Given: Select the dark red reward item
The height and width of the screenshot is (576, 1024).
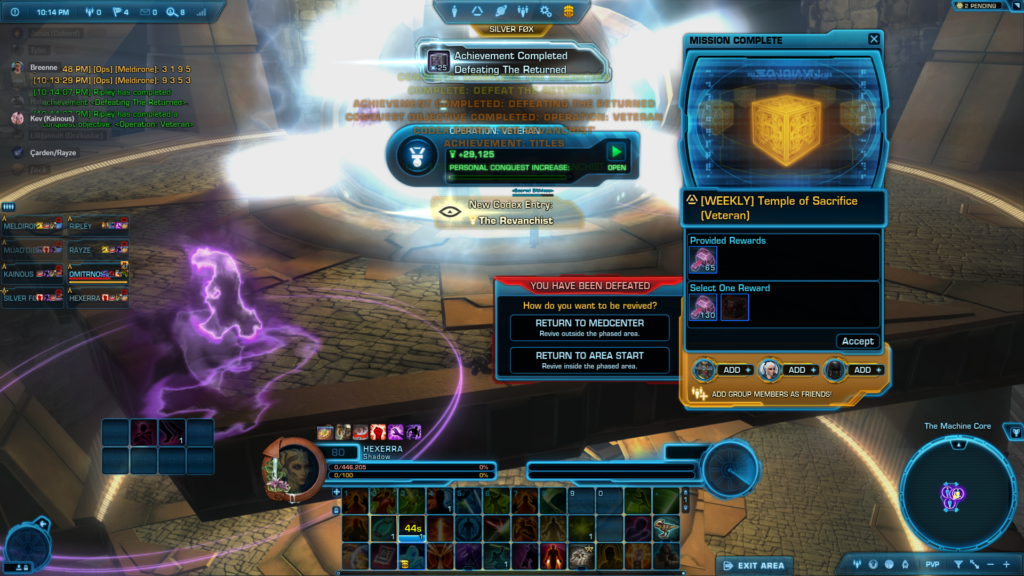Looking at the screenshot, I should [735, 308].
